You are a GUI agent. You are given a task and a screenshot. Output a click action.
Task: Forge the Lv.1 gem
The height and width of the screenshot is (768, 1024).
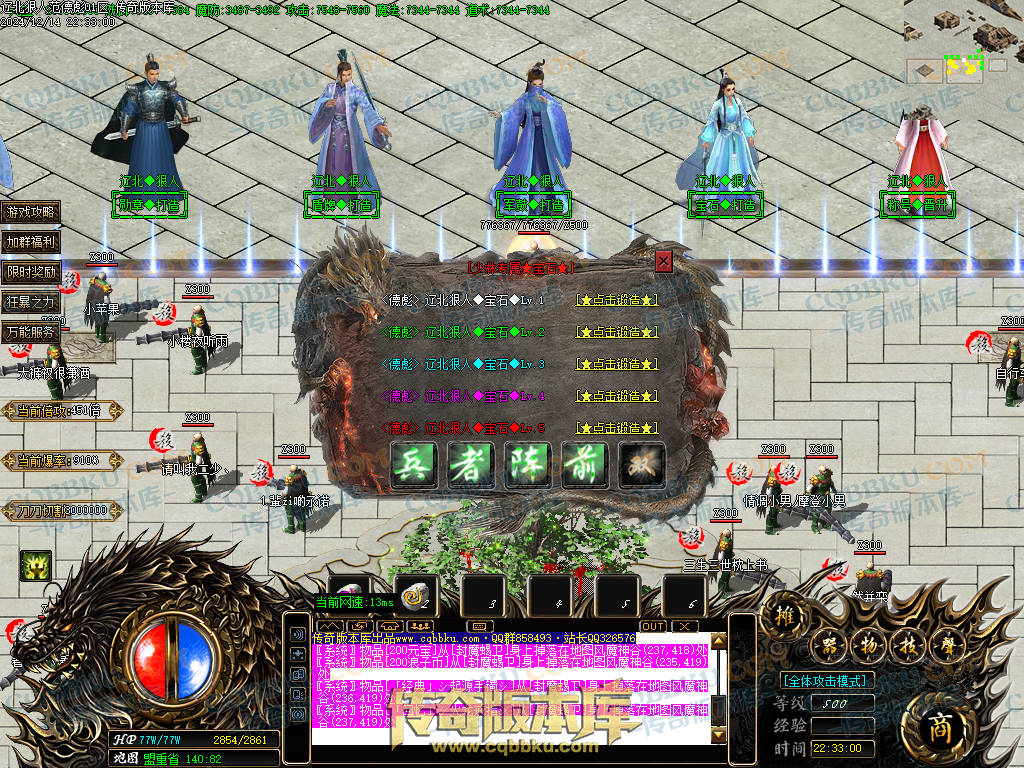coord(617,300)
